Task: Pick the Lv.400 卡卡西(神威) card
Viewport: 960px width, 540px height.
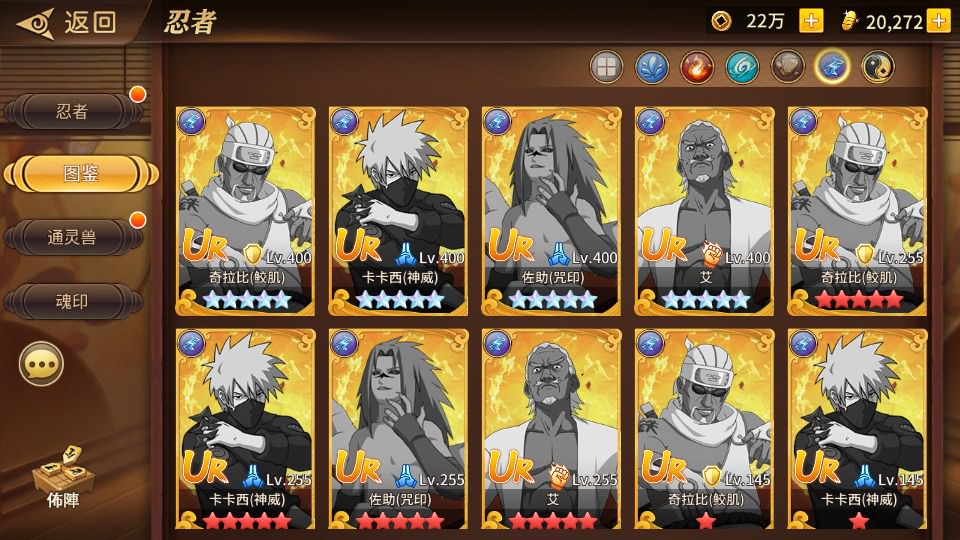Action: coord(399,211)
